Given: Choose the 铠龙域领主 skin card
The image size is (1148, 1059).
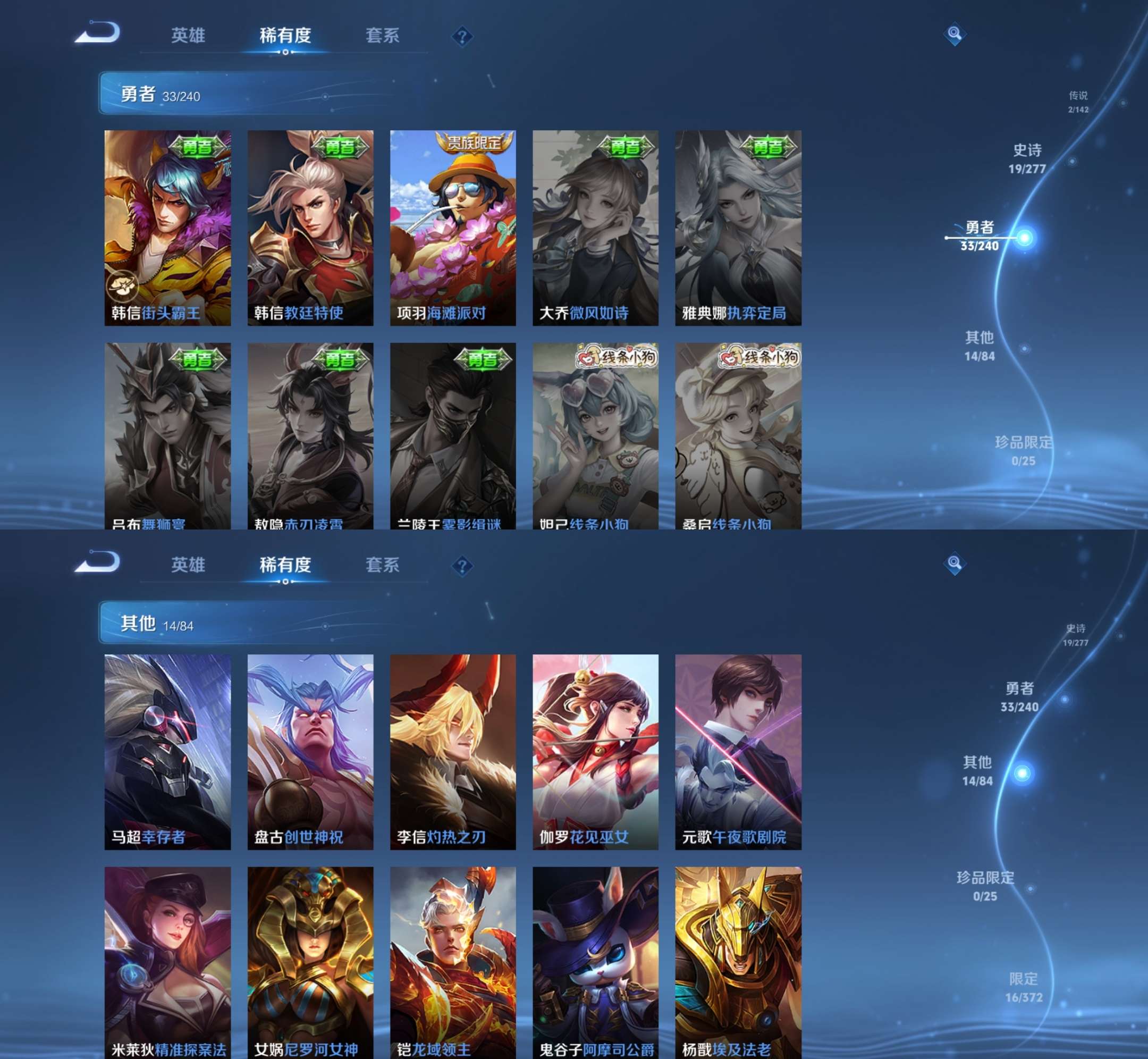Looking at the screenshot, I should [x=452, y=963].
